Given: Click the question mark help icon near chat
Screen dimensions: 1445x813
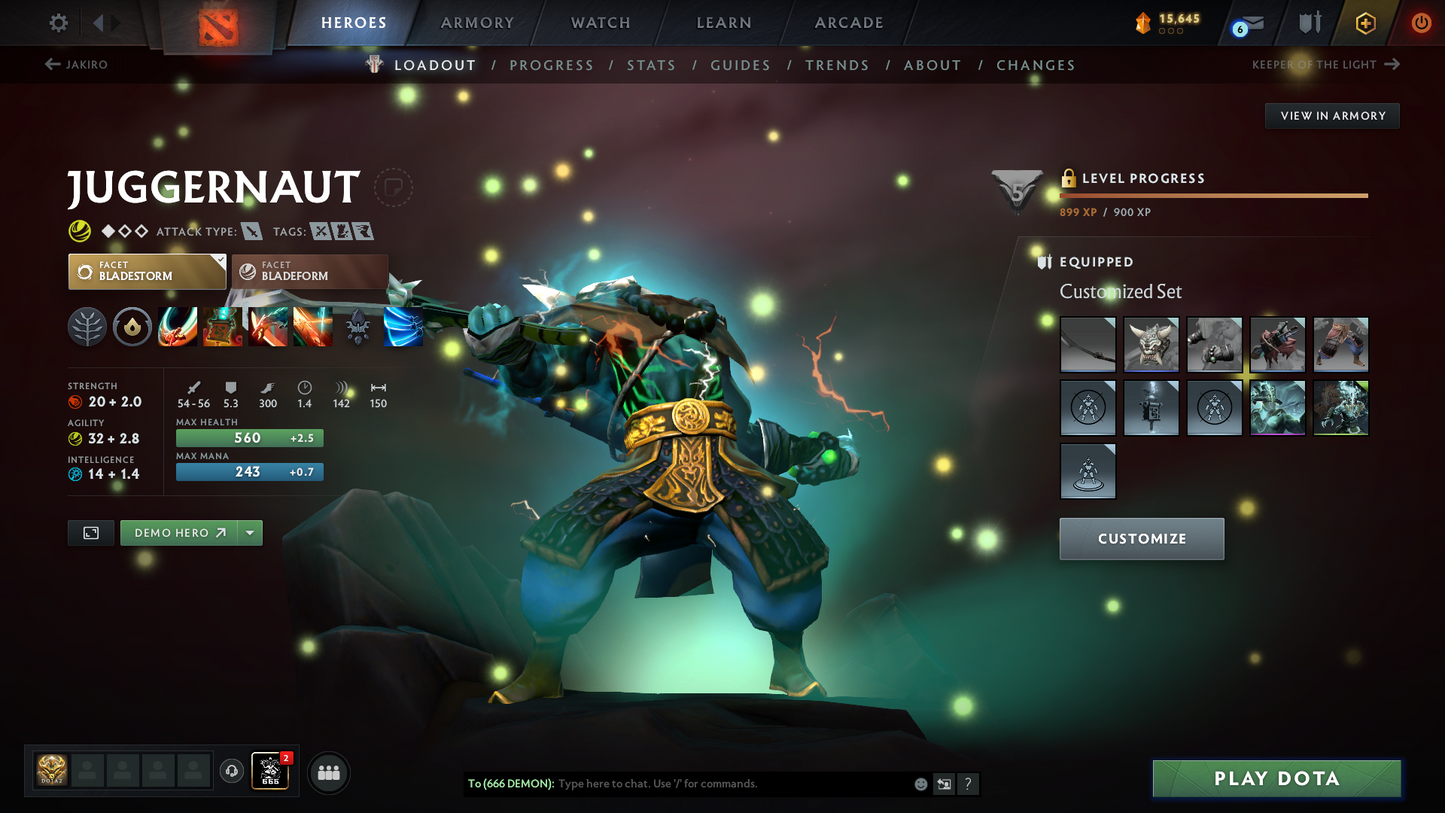Looking at the screenshot, I should [x=967, y=784].
